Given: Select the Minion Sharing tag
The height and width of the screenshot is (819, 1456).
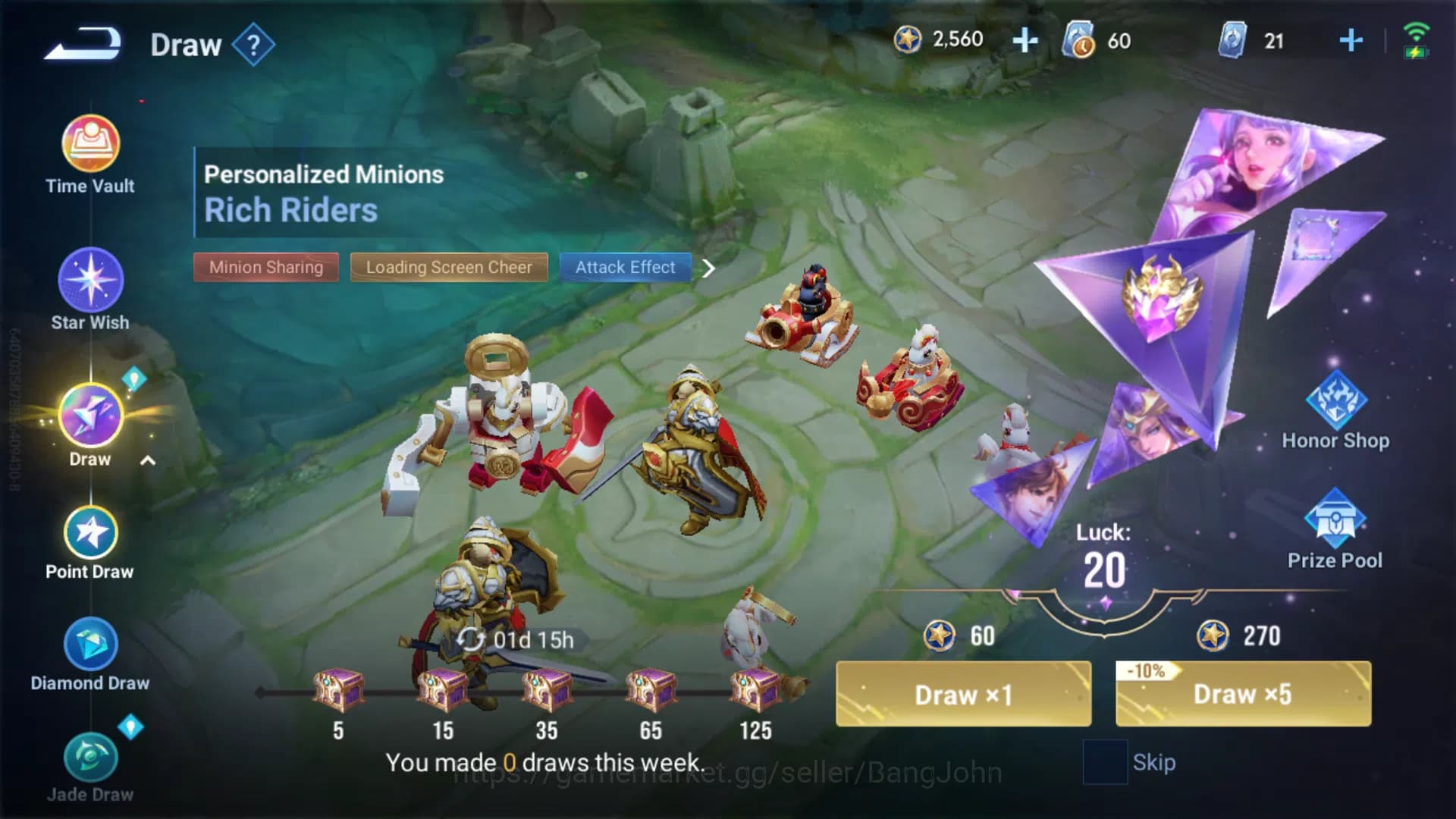Looking at the screenshot, I should [265, 267].
